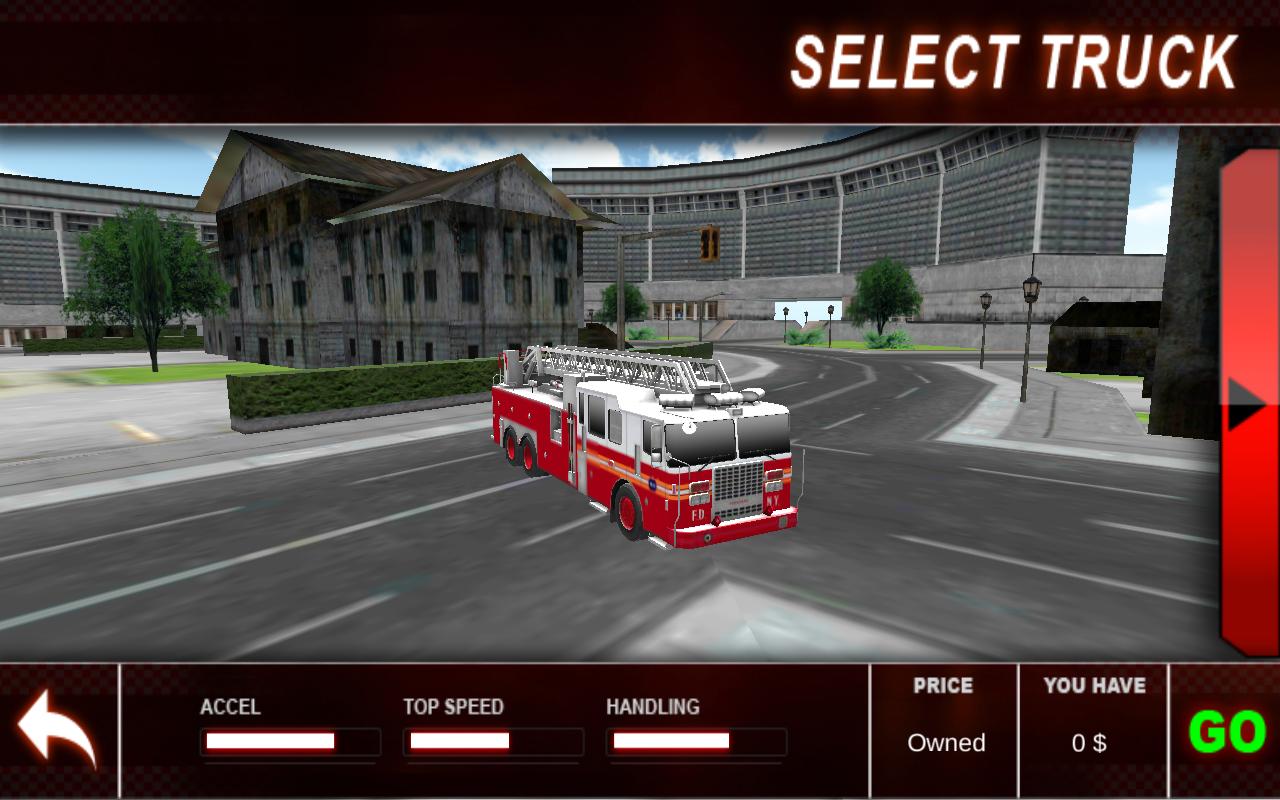Viewport: 1280px width, 800px height.
Task: Click the PRICE column header
Action: pyautogui.click(x=942, y=686)
